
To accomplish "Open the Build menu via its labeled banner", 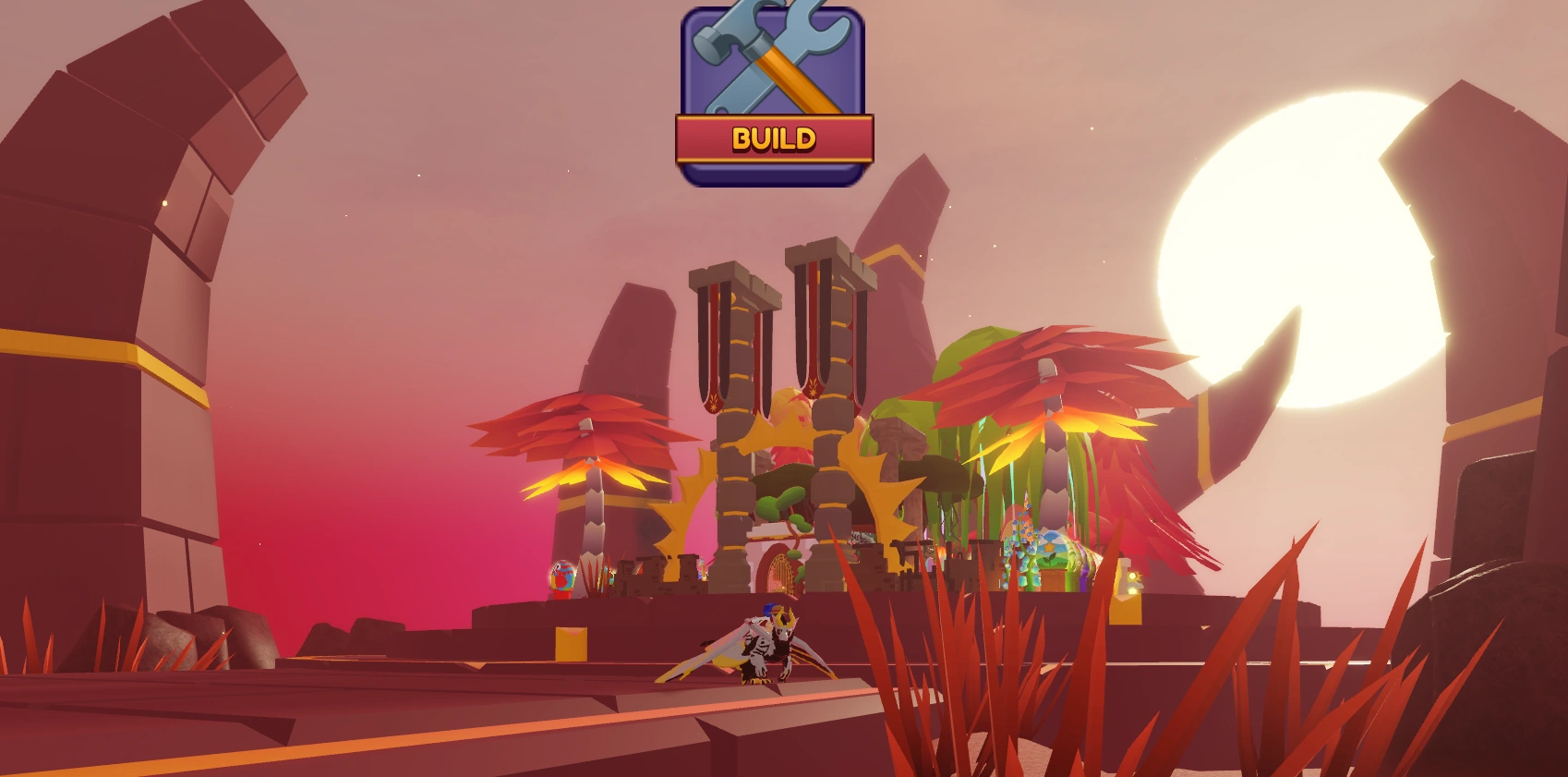I will click(774, 140).
